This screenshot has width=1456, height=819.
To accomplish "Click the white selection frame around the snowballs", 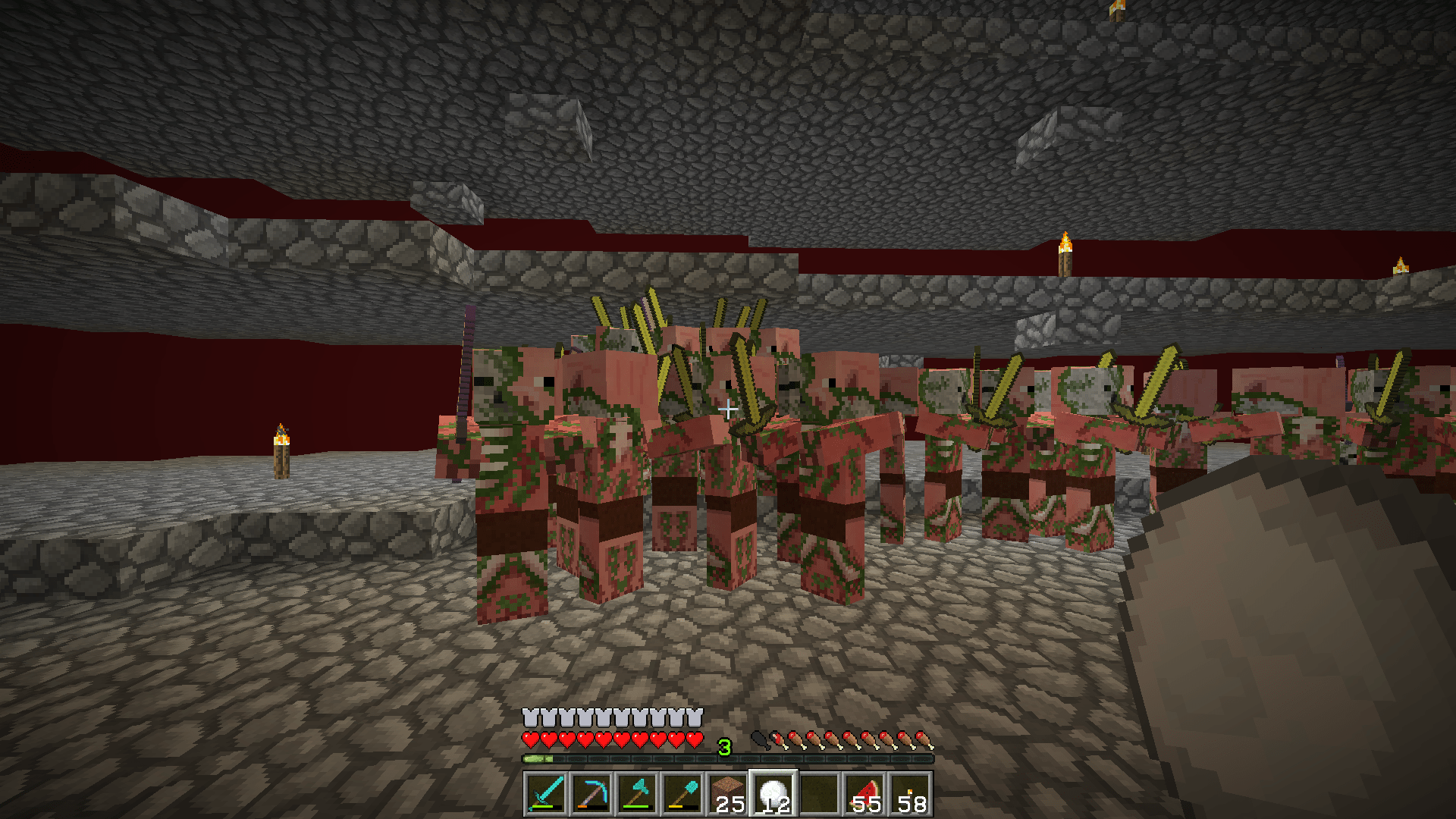I will click(771, 771).
